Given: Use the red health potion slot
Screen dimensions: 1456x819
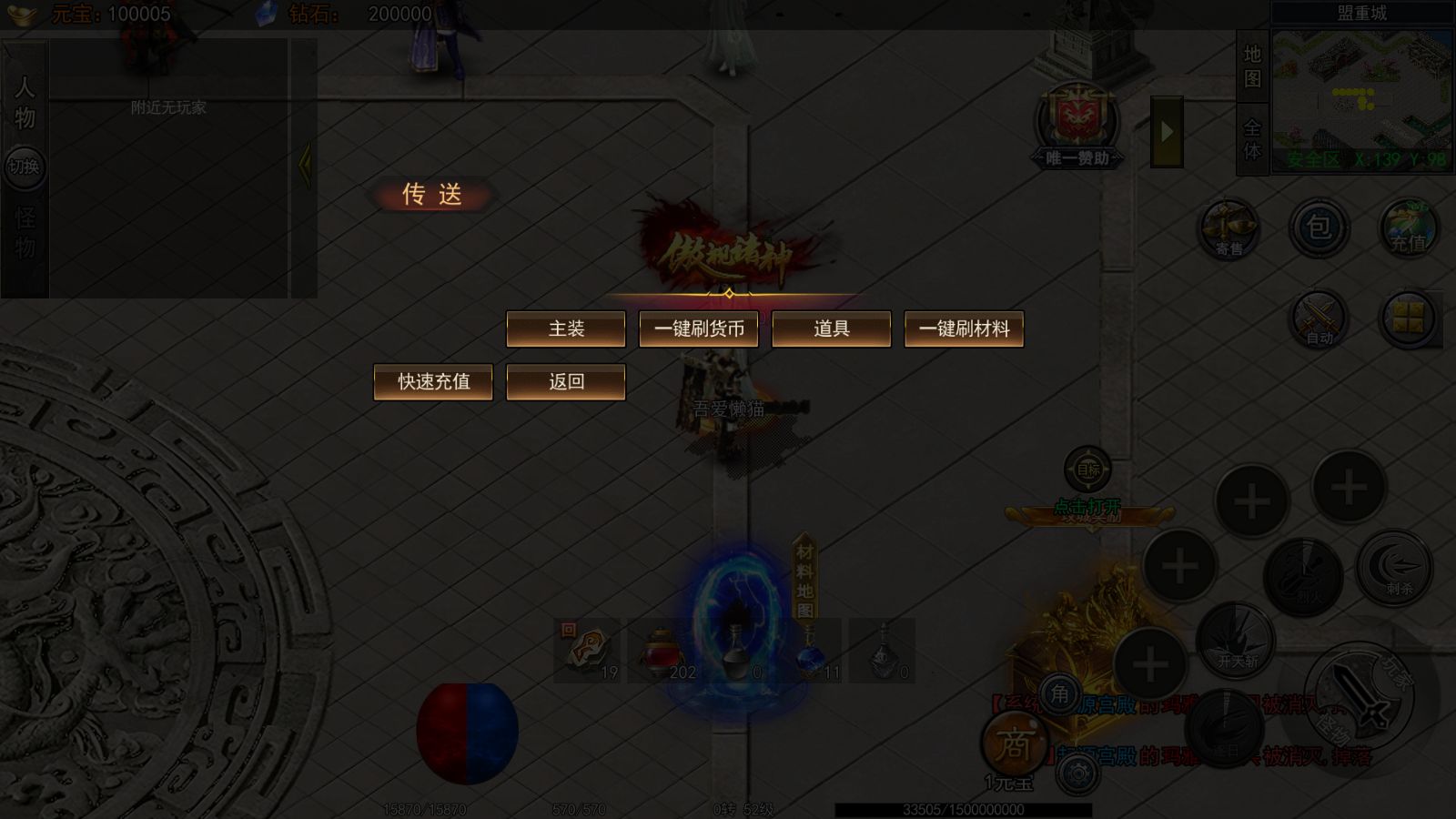Looking at the screenshot, I should 662,652.
